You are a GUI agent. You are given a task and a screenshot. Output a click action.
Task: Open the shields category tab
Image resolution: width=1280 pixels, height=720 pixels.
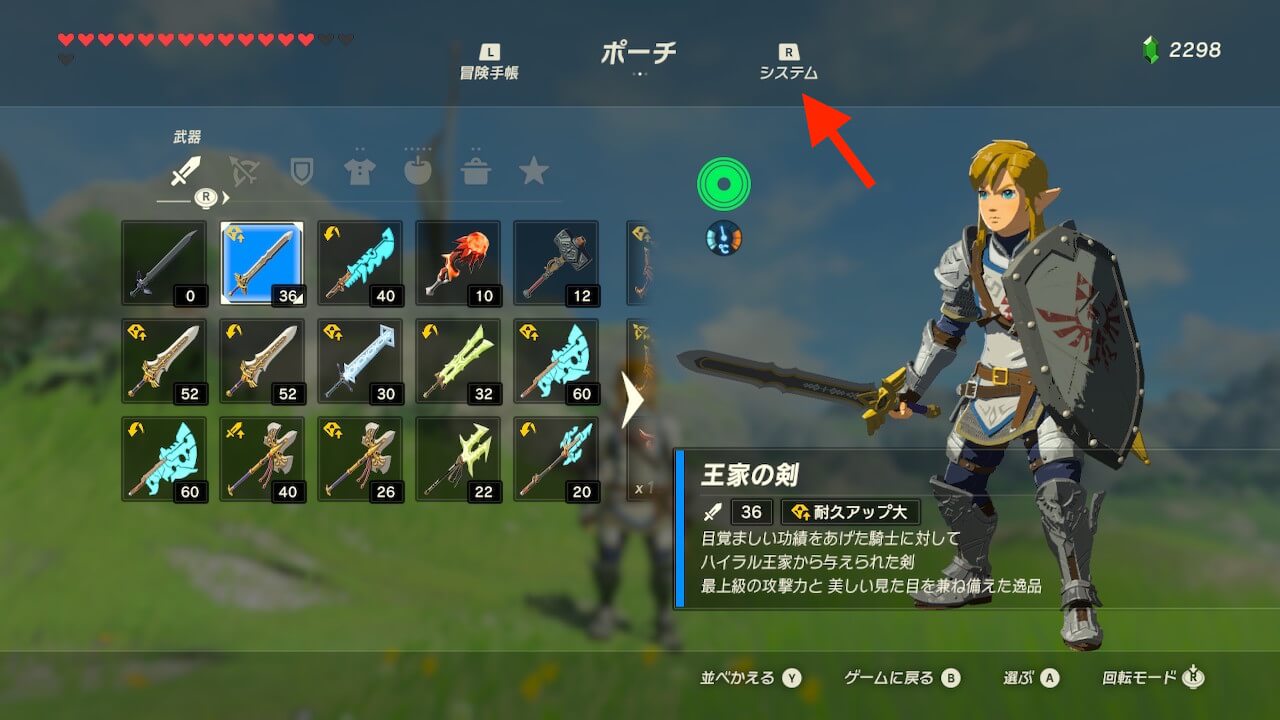[301, 171]
